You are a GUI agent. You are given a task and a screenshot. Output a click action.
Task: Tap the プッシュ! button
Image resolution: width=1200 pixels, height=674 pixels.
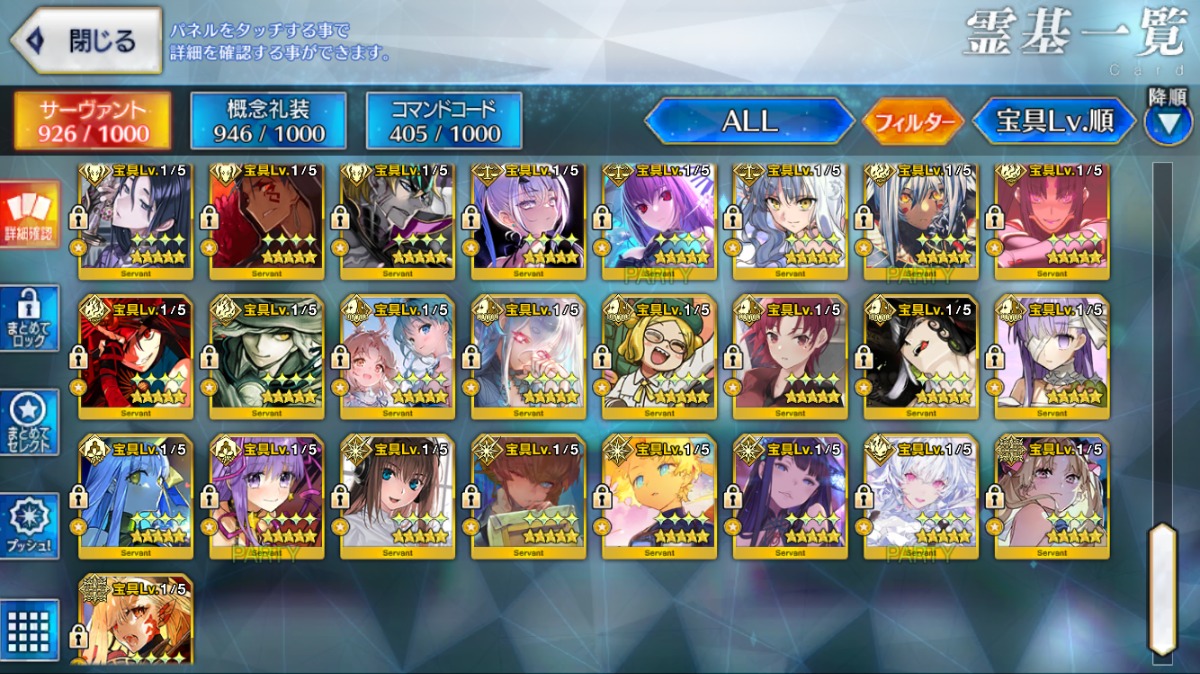(31, 526)
